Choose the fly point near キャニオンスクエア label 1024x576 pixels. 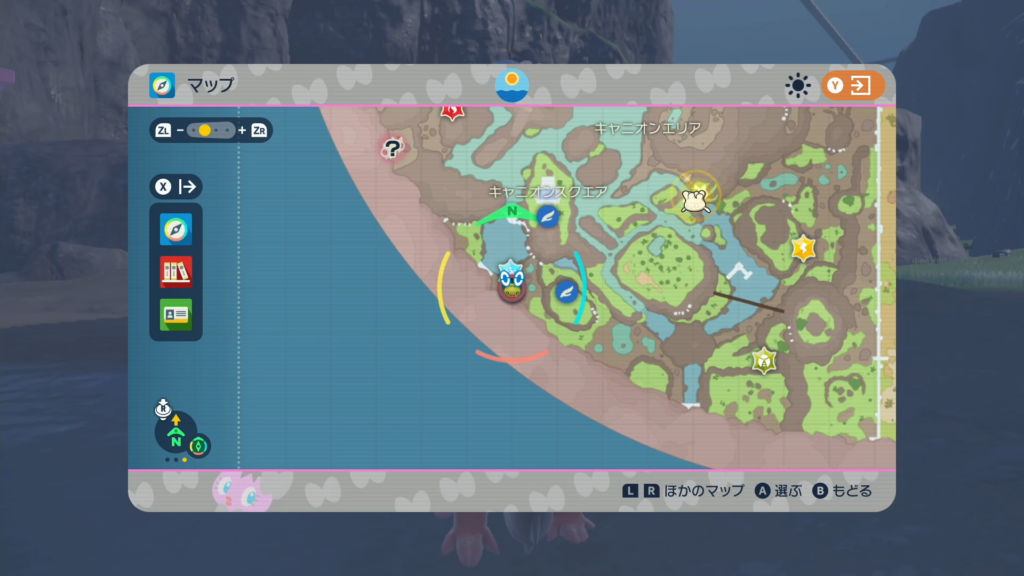pyautogui.click(x=547, y=216)
